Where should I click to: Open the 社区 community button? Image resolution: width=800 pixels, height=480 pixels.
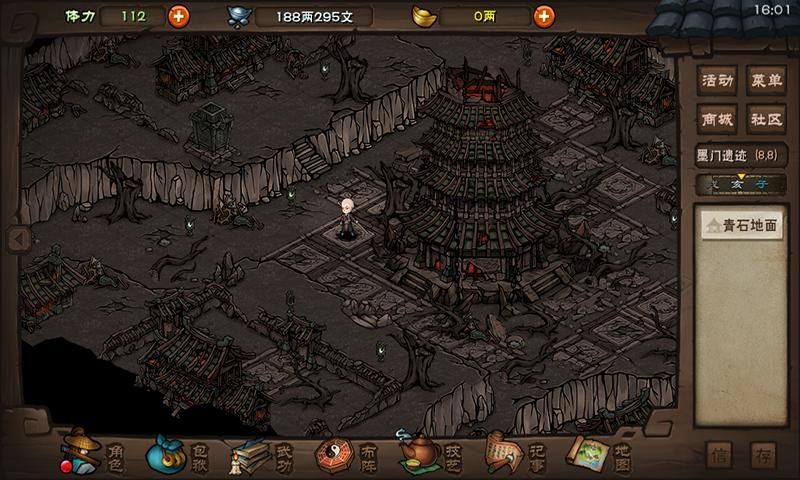pos(766,119)
